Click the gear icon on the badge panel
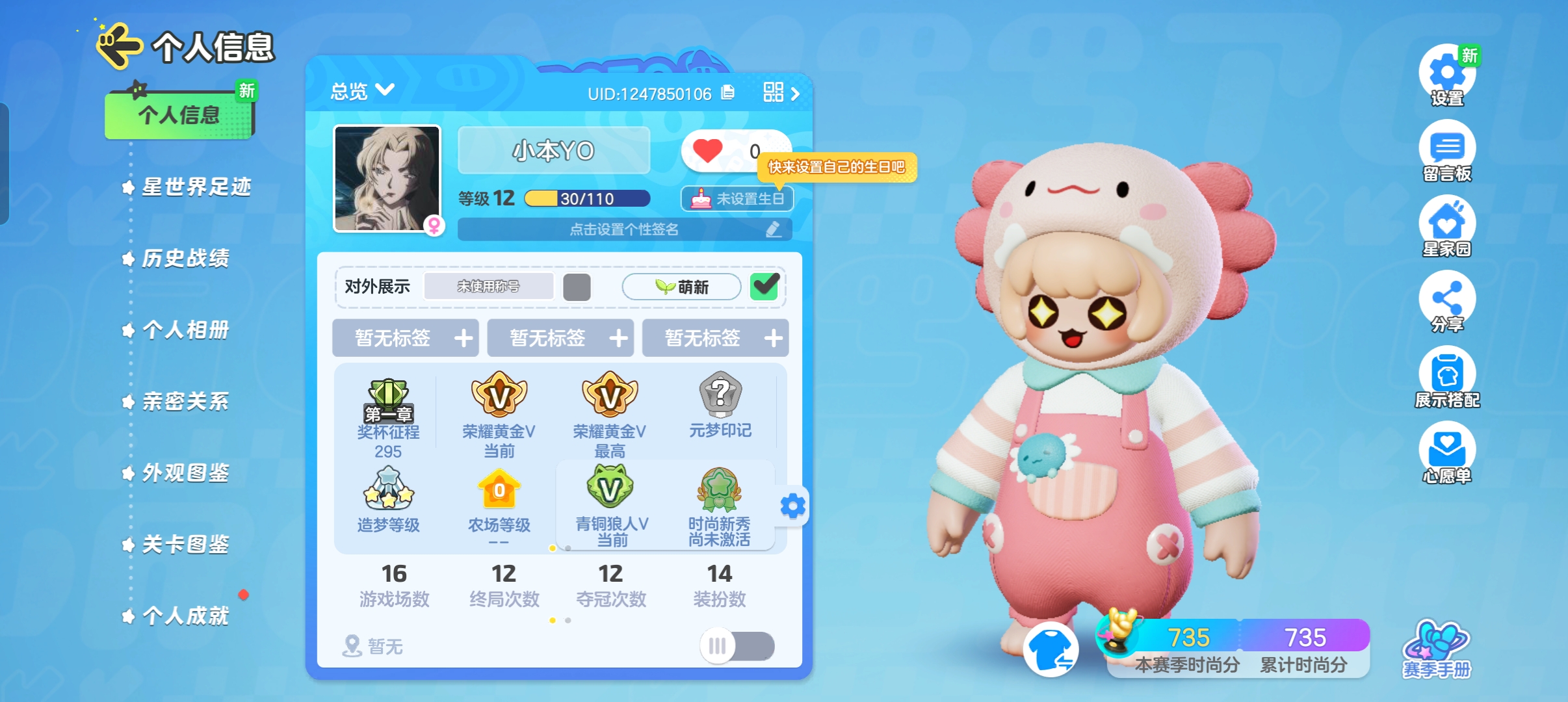 point(793,506)
